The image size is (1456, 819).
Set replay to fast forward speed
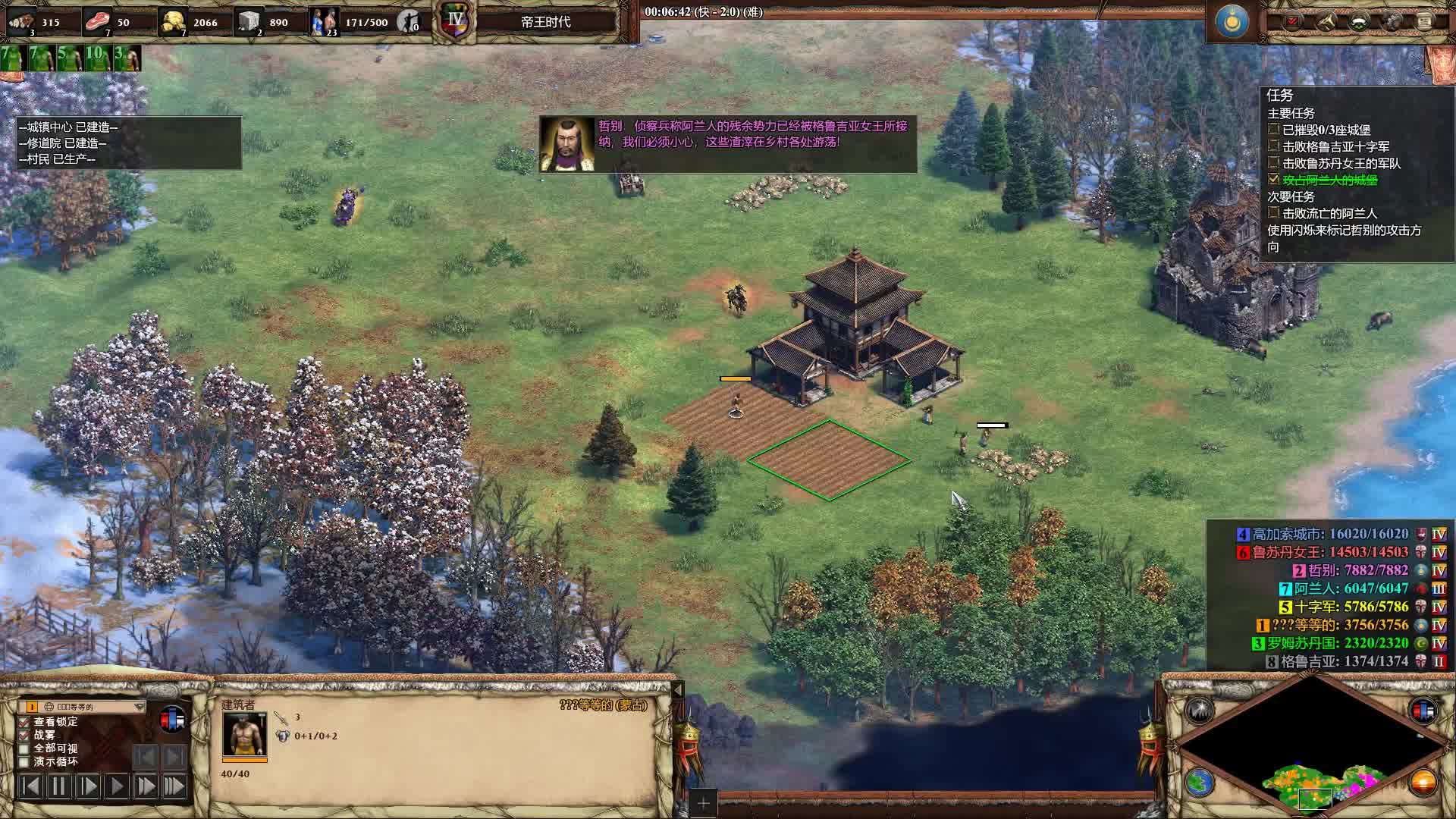(x=146, y=786)
